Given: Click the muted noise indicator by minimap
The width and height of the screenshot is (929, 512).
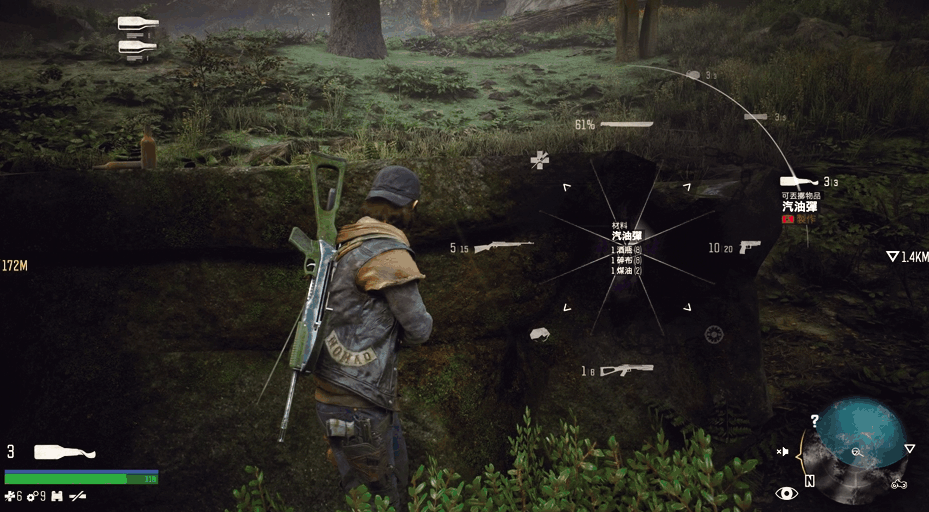Looking at the screenshot, I should pyautogui.click(x=783, y=452).
